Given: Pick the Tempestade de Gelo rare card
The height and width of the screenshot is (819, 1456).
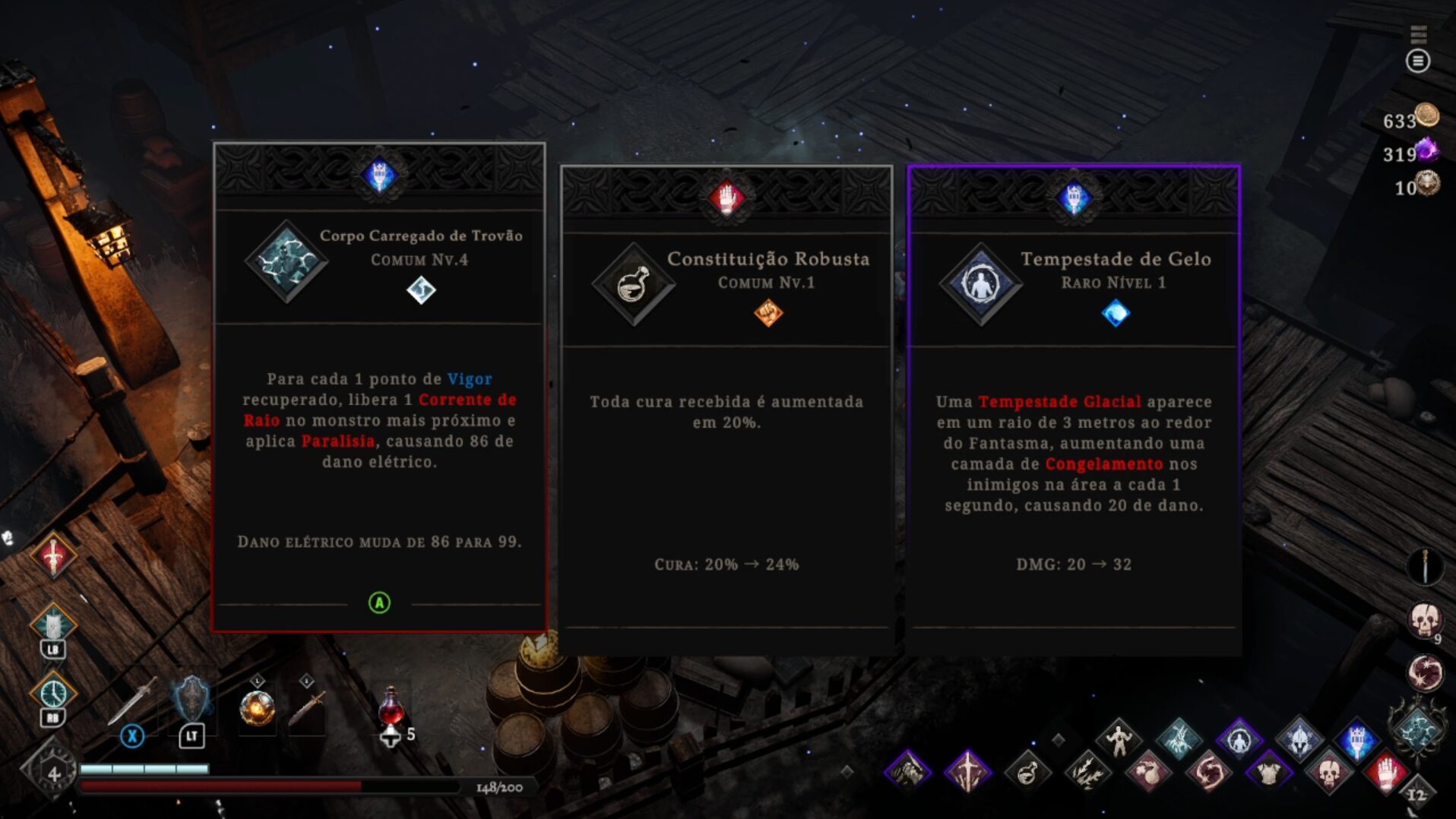Looking at the screenshot, I should (x=1074, y=409).
